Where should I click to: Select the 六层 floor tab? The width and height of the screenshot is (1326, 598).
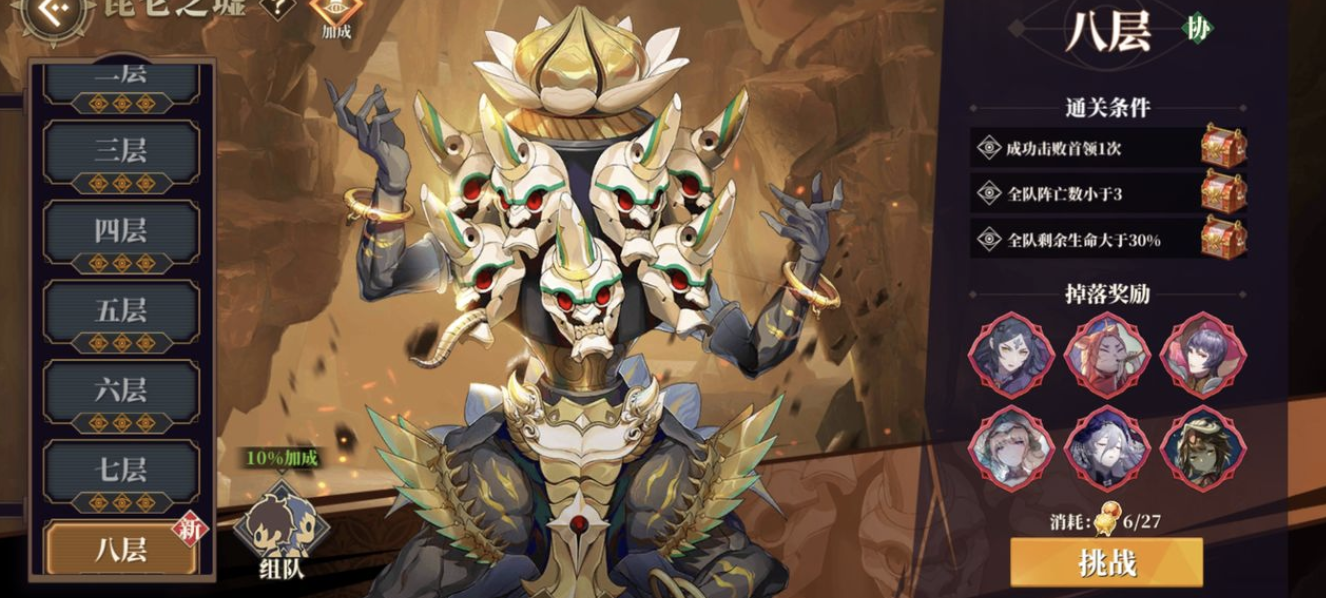click(x=121, y=390)
